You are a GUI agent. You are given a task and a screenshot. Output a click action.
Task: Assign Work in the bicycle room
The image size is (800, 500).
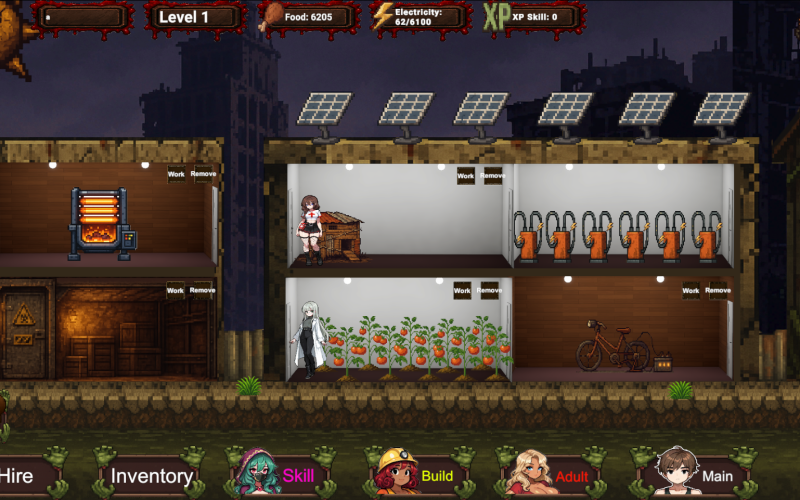[x=691, y=291]
